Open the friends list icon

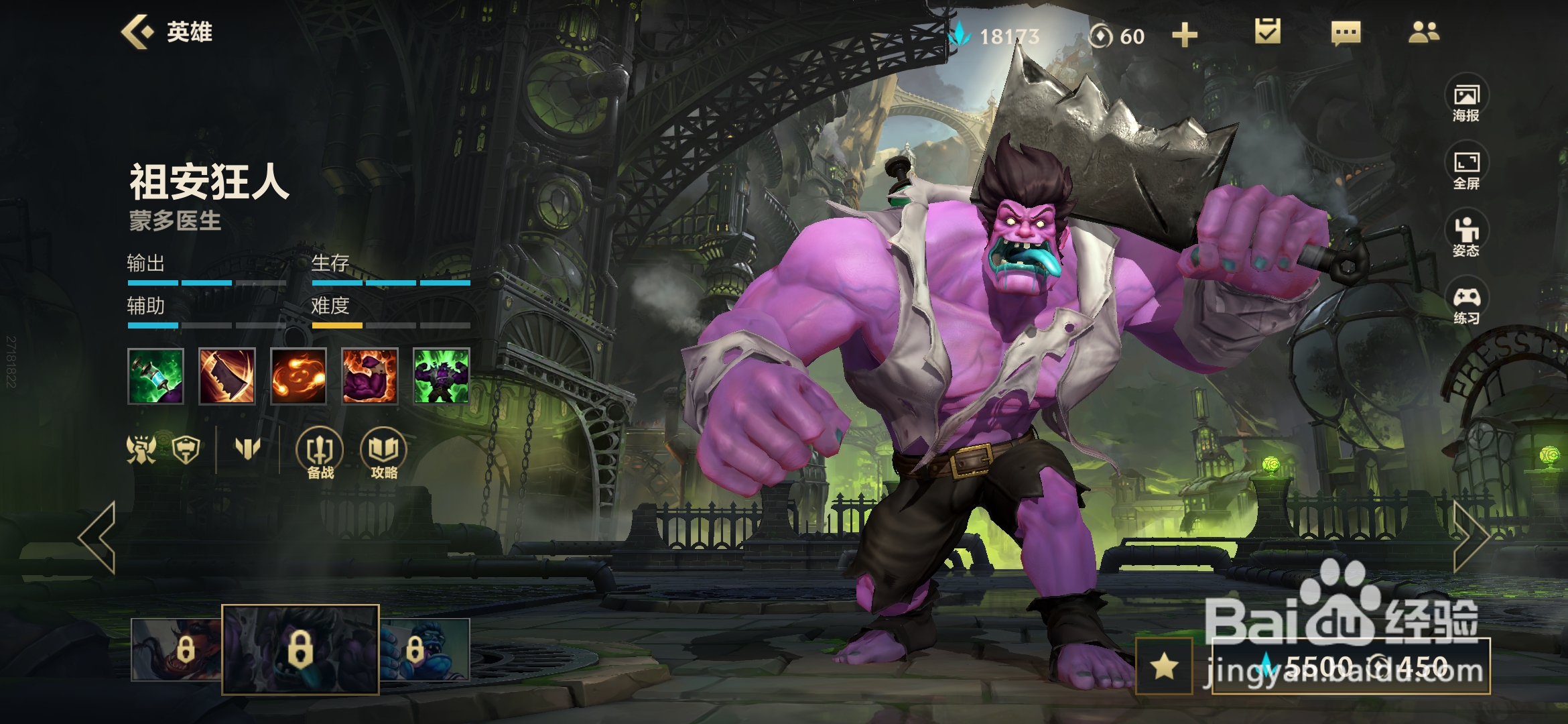[x=1423, y=32]
